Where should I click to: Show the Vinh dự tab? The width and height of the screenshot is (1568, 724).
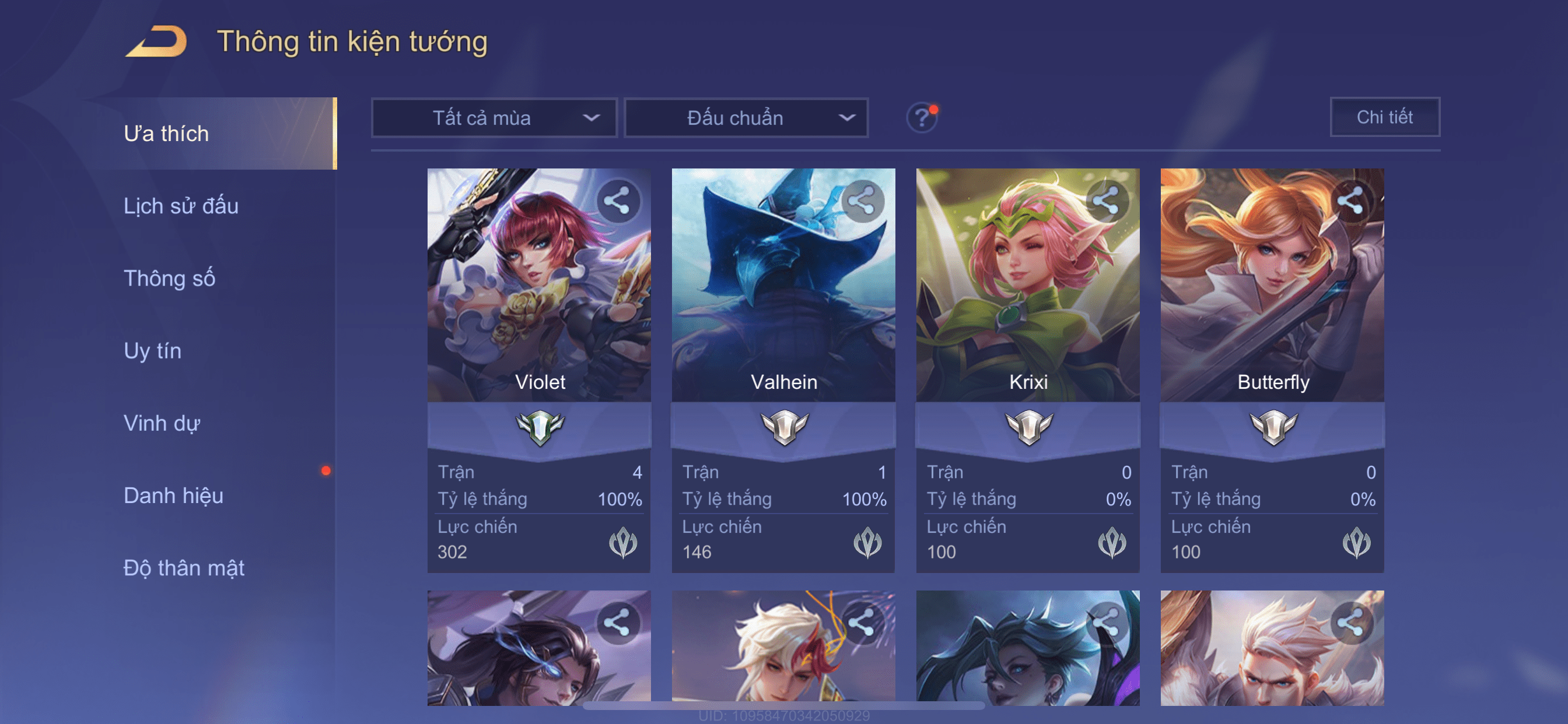coord(162,423)
